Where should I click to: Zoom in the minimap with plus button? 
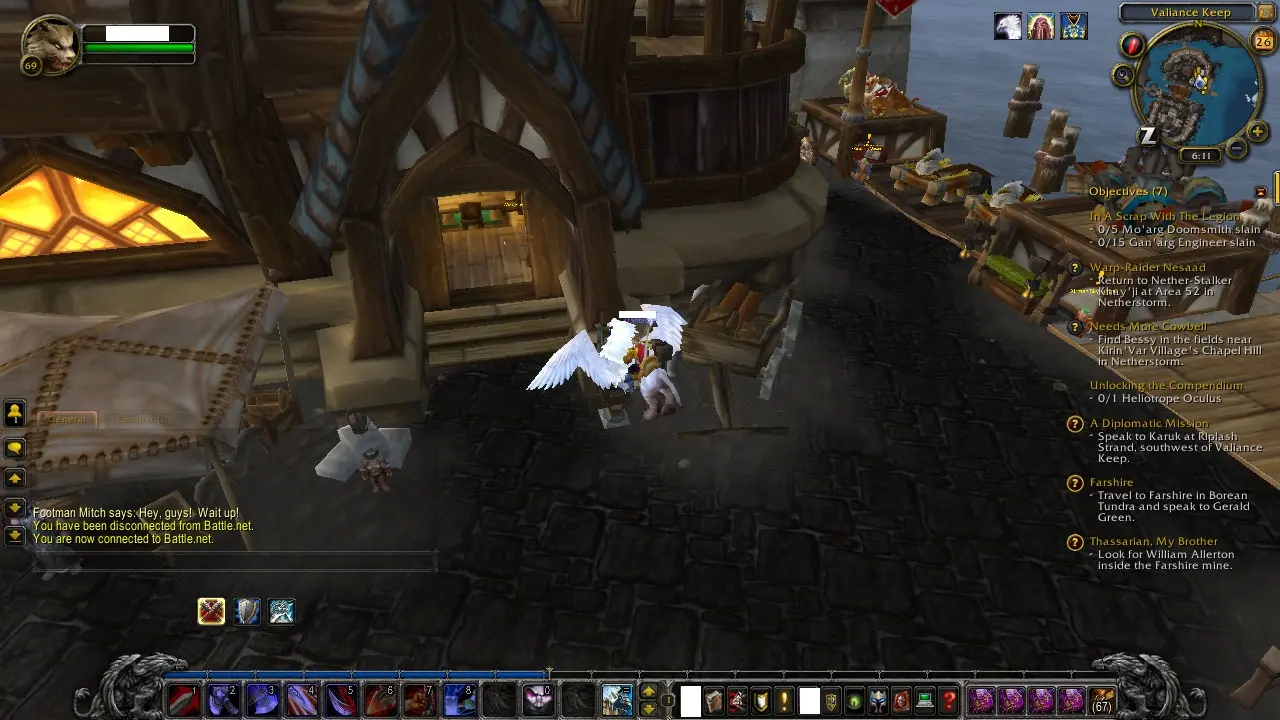(1259, 131)
